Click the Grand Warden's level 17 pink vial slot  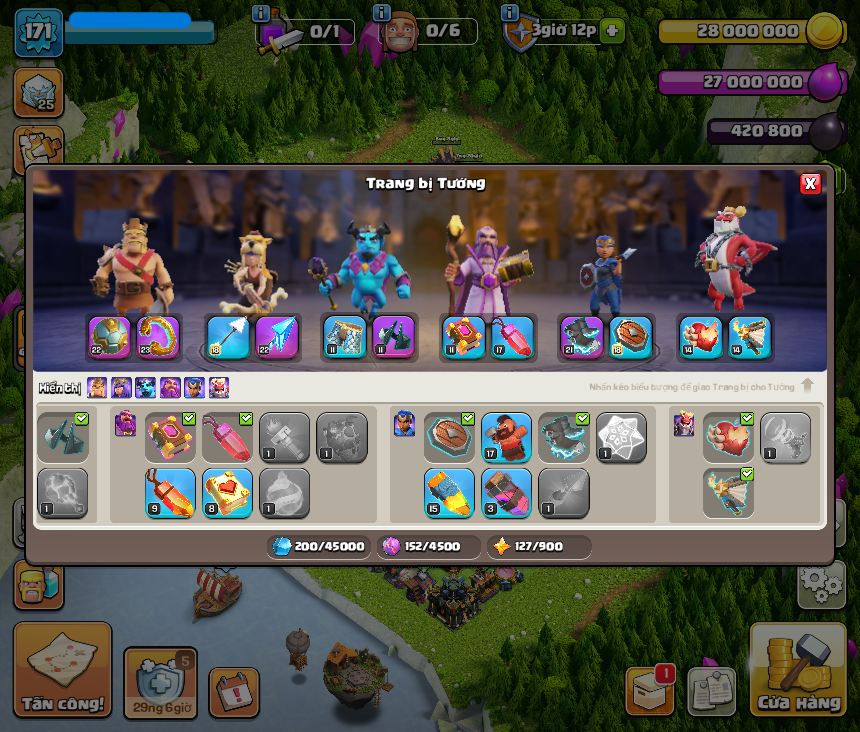click(x=511, y=337)
